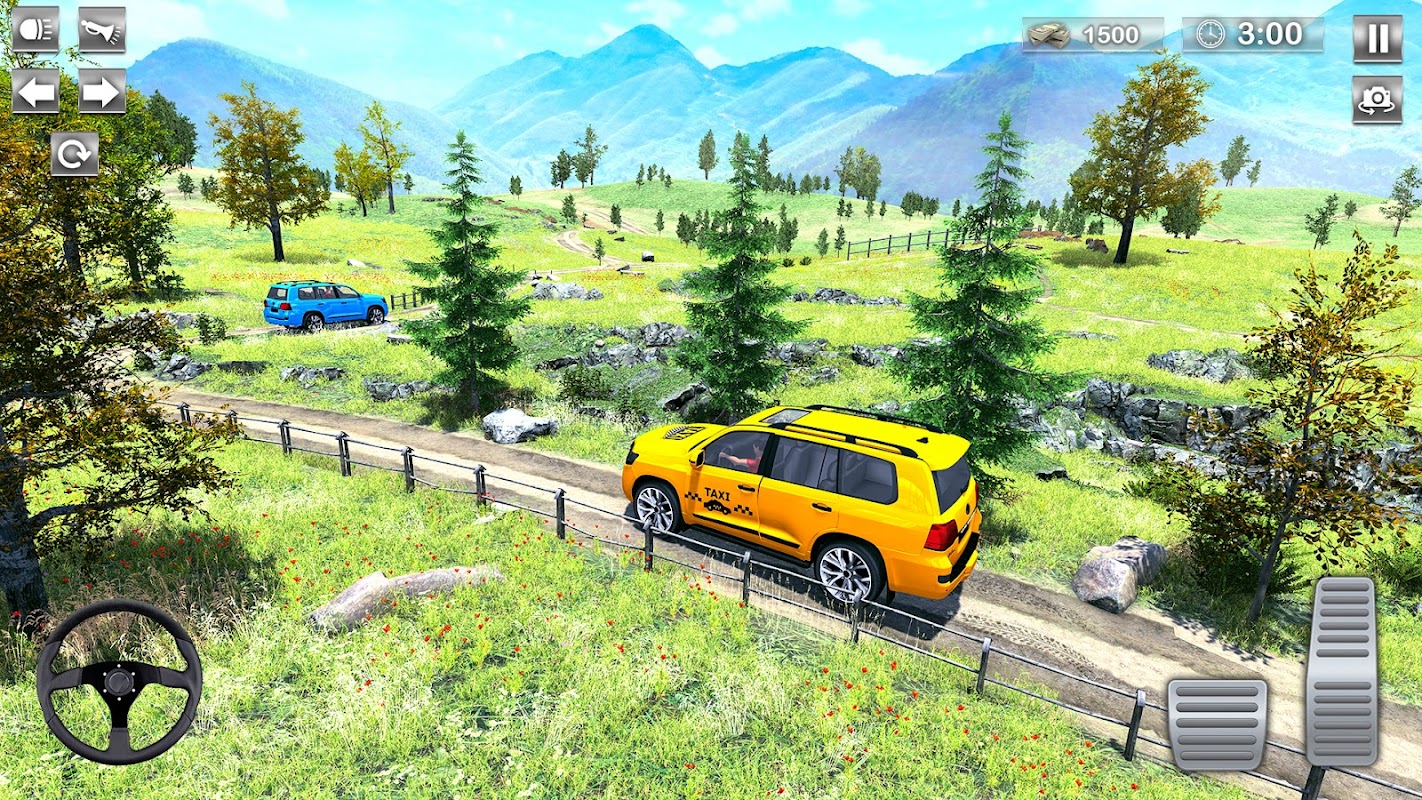The image size is (1422, 800).
Task: Pause the game
Action: [1377, 38]
